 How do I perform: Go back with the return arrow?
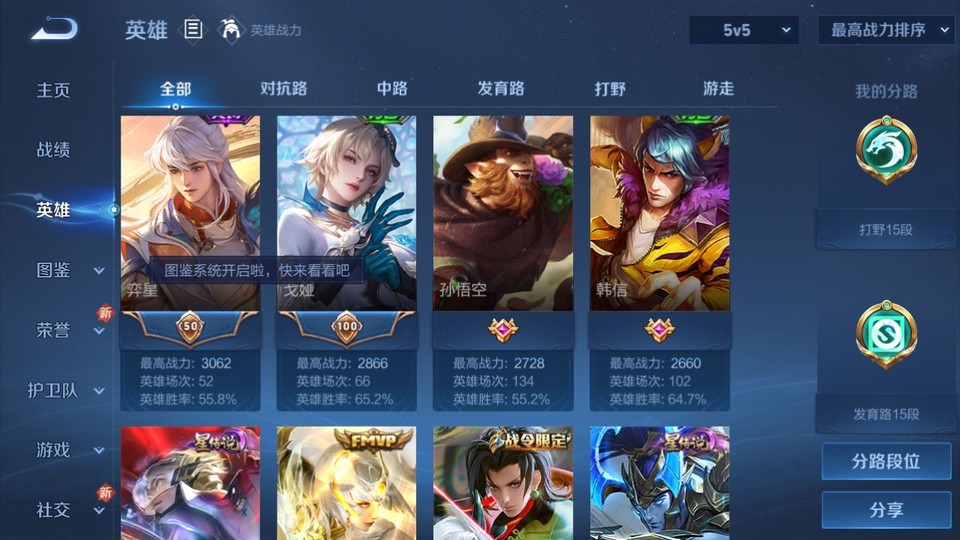click(x=54, y=29)
